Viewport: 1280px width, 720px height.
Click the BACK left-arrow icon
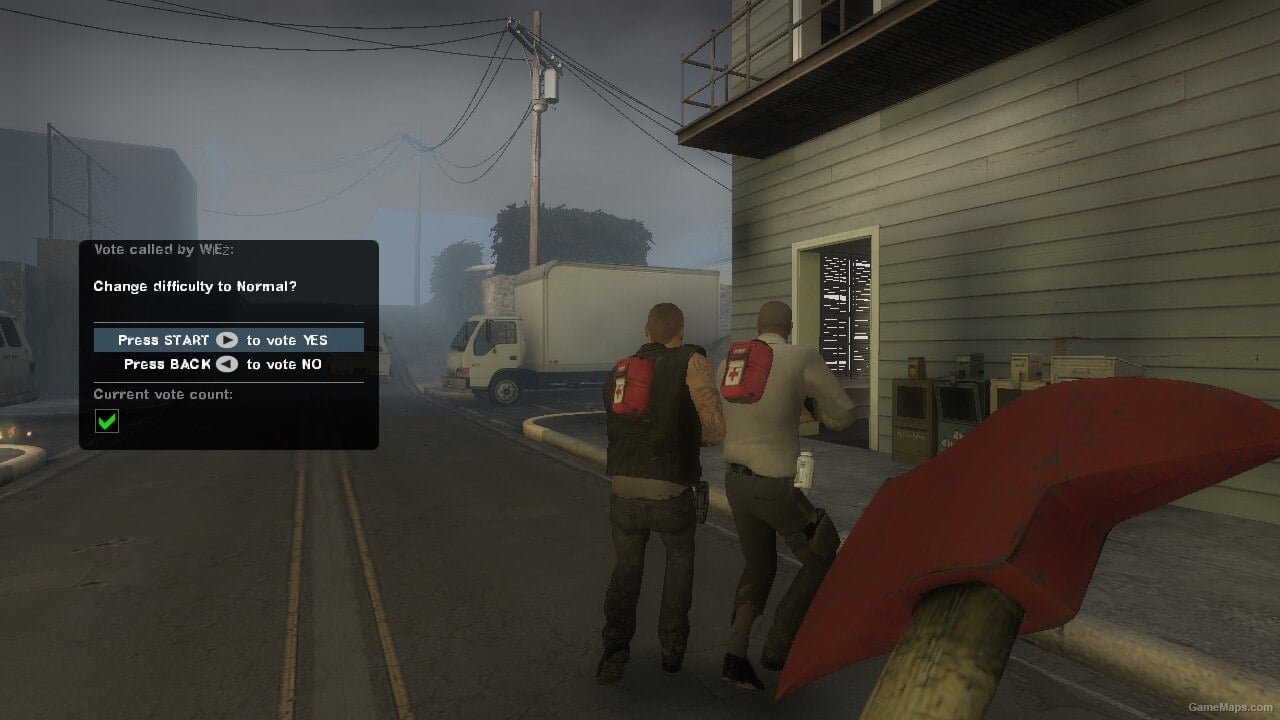tap(226, 364)
